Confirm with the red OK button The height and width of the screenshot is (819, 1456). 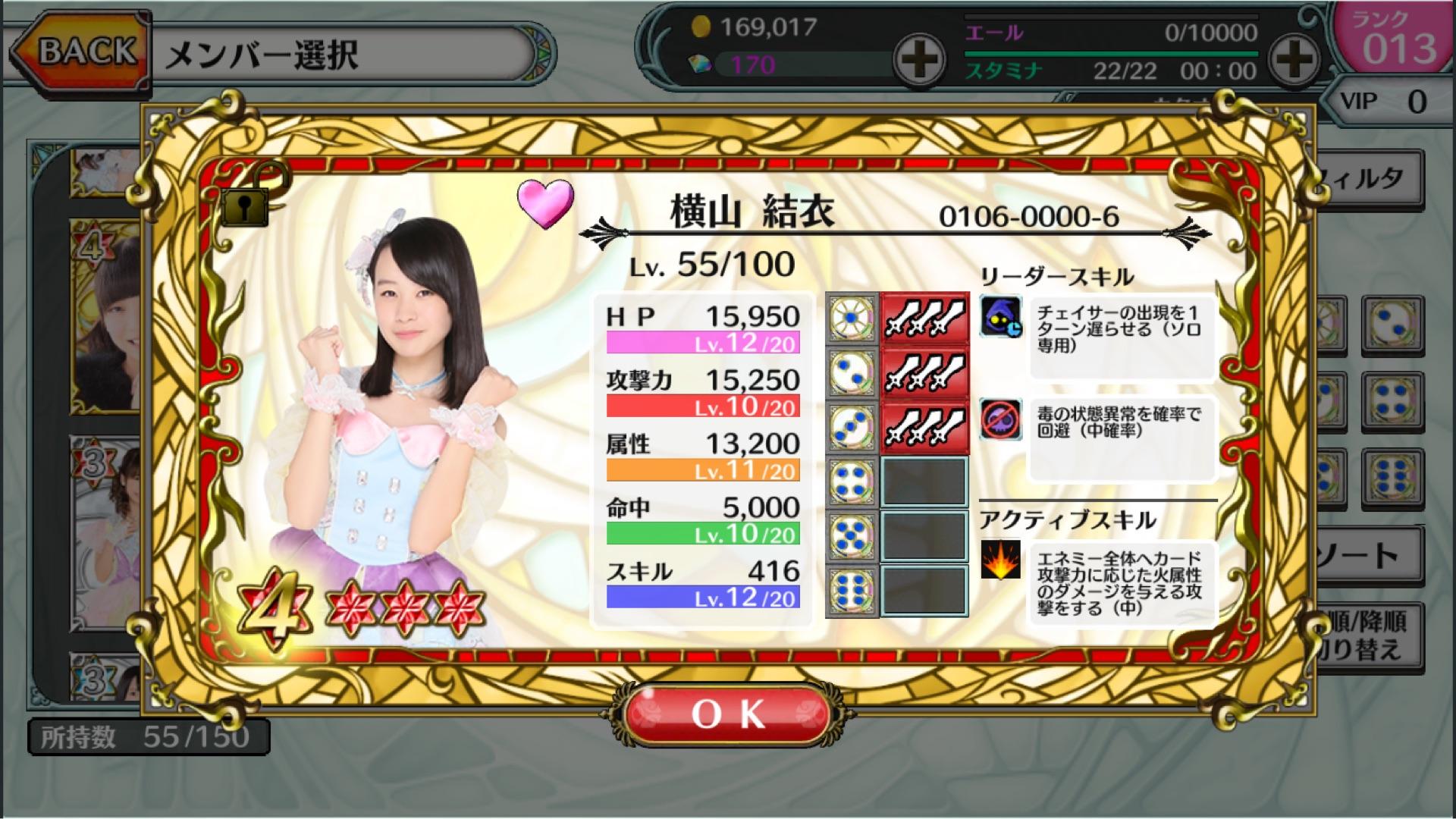pyautogui.click(x=728, y=714)
